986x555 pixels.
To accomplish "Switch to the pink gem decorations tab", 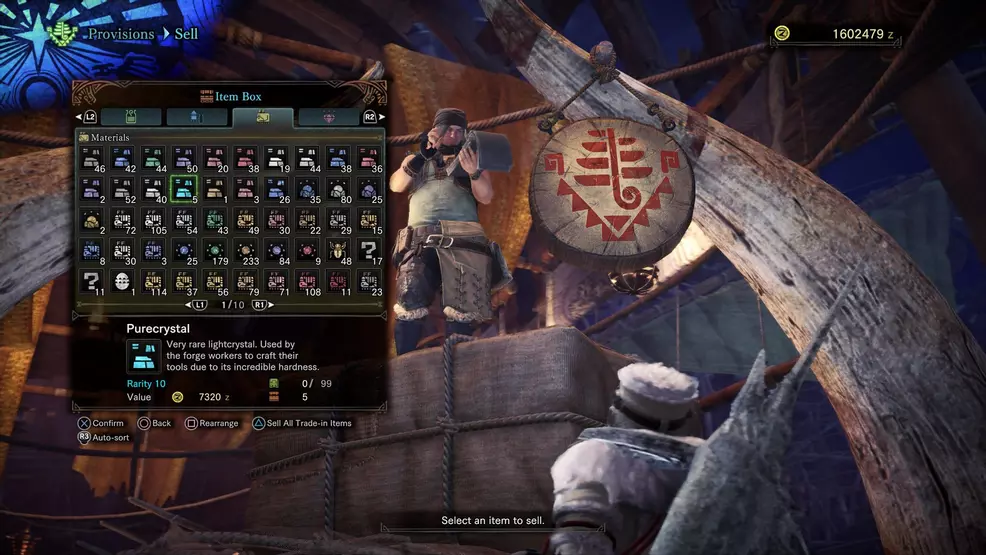I will coord(329,117).
